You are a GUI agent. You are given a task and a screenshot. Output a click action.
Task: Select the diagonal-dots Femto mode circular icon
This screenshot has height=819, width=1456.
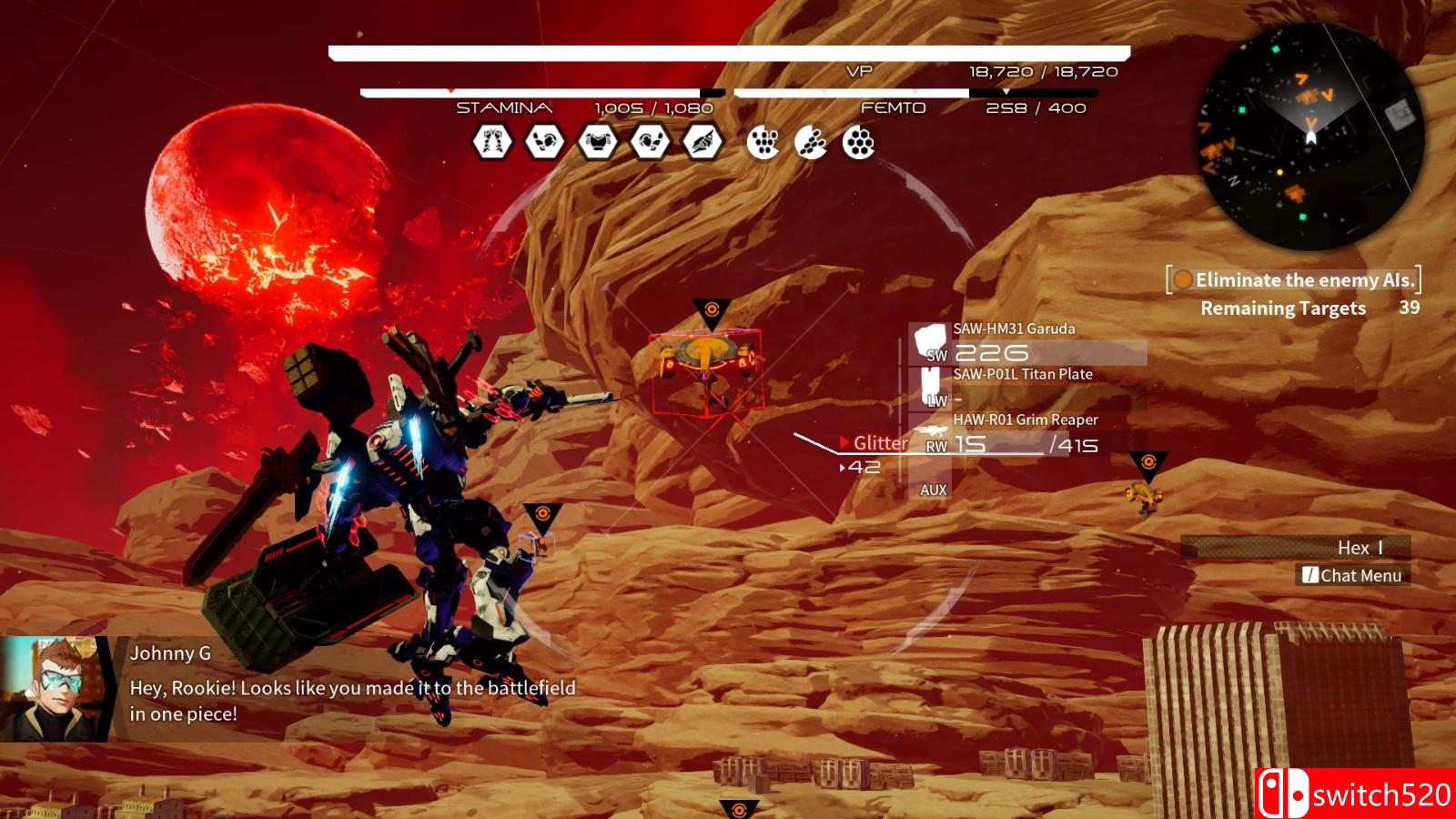pos(811,142)
